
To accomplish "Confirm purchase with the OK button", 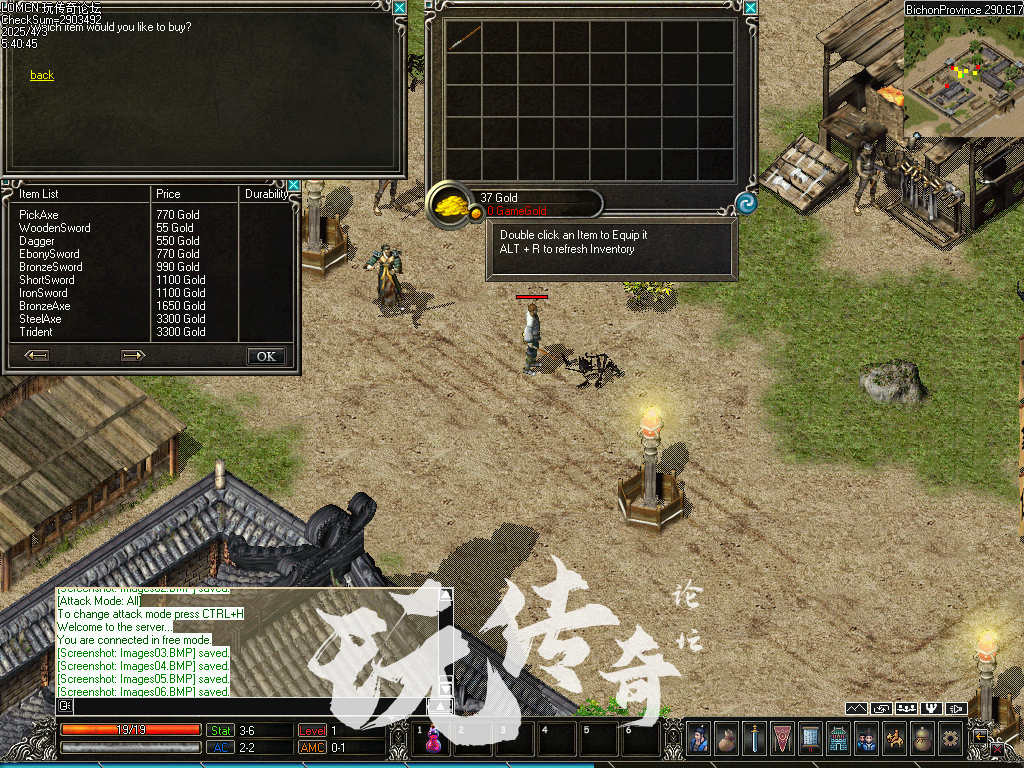I will pos(266,356).
